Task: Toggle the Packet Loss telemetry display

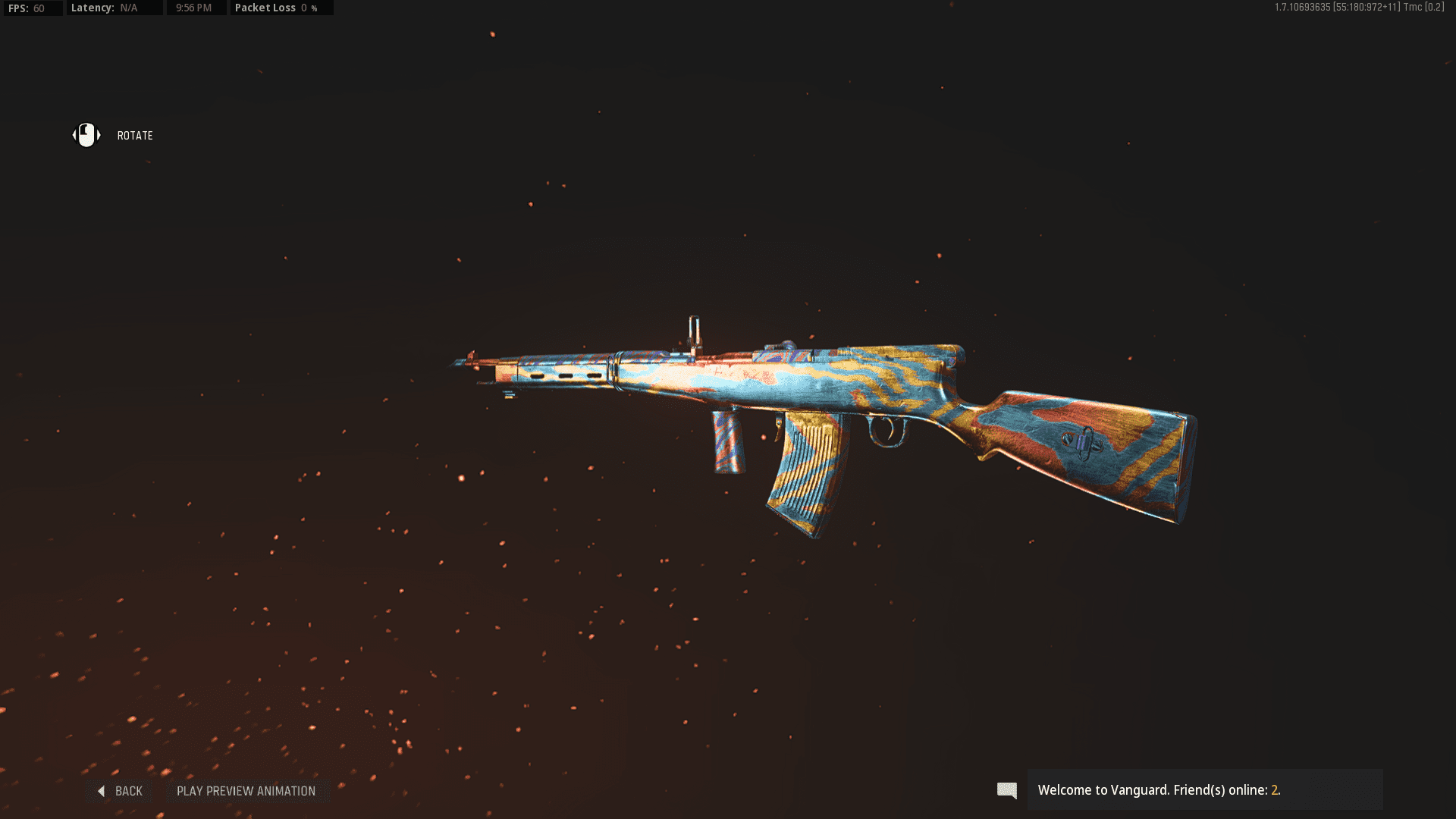Action: point(281,8)
